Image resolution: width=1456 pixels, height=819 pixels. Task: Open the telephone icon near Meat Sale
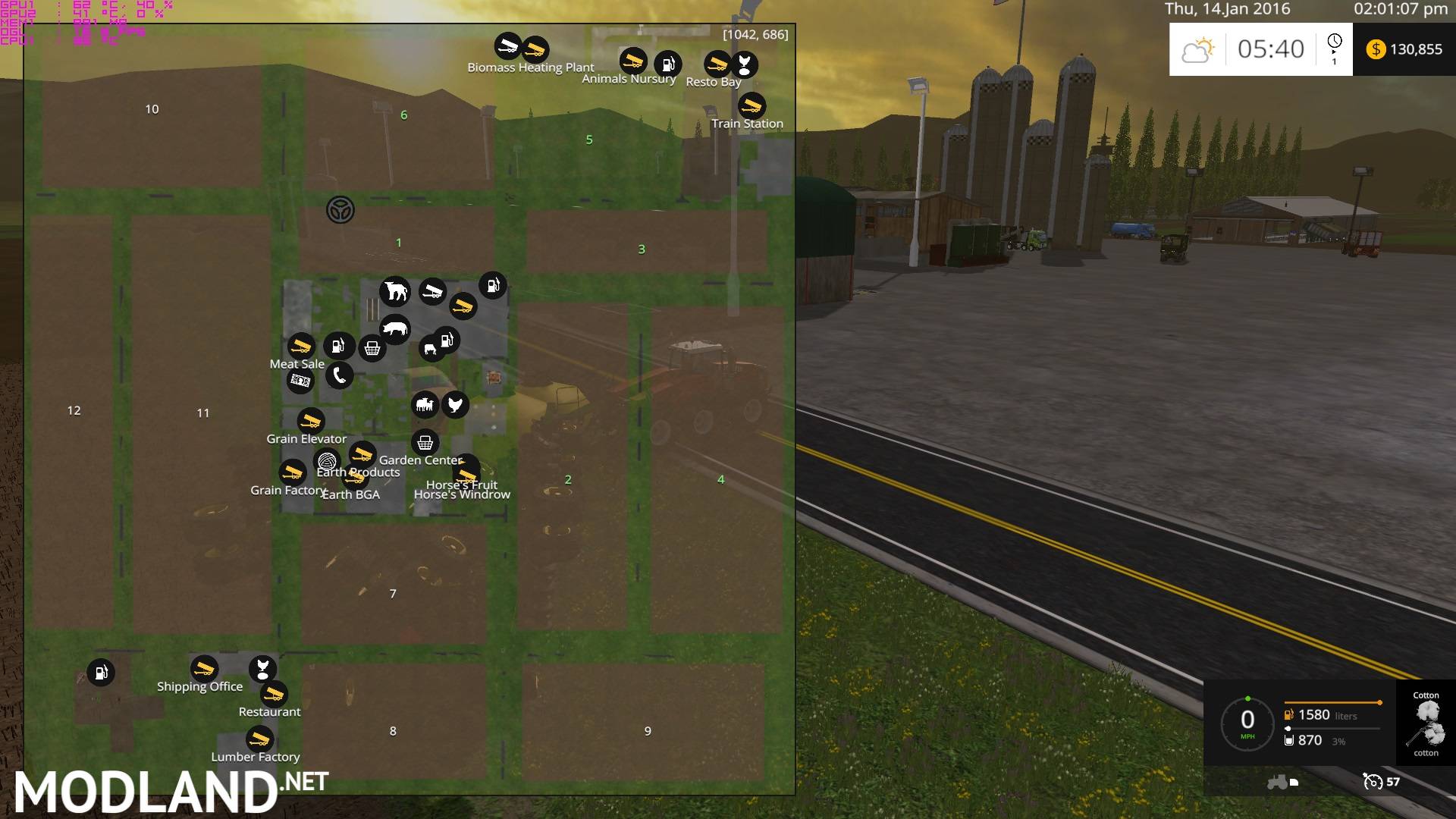click(338, 375)
